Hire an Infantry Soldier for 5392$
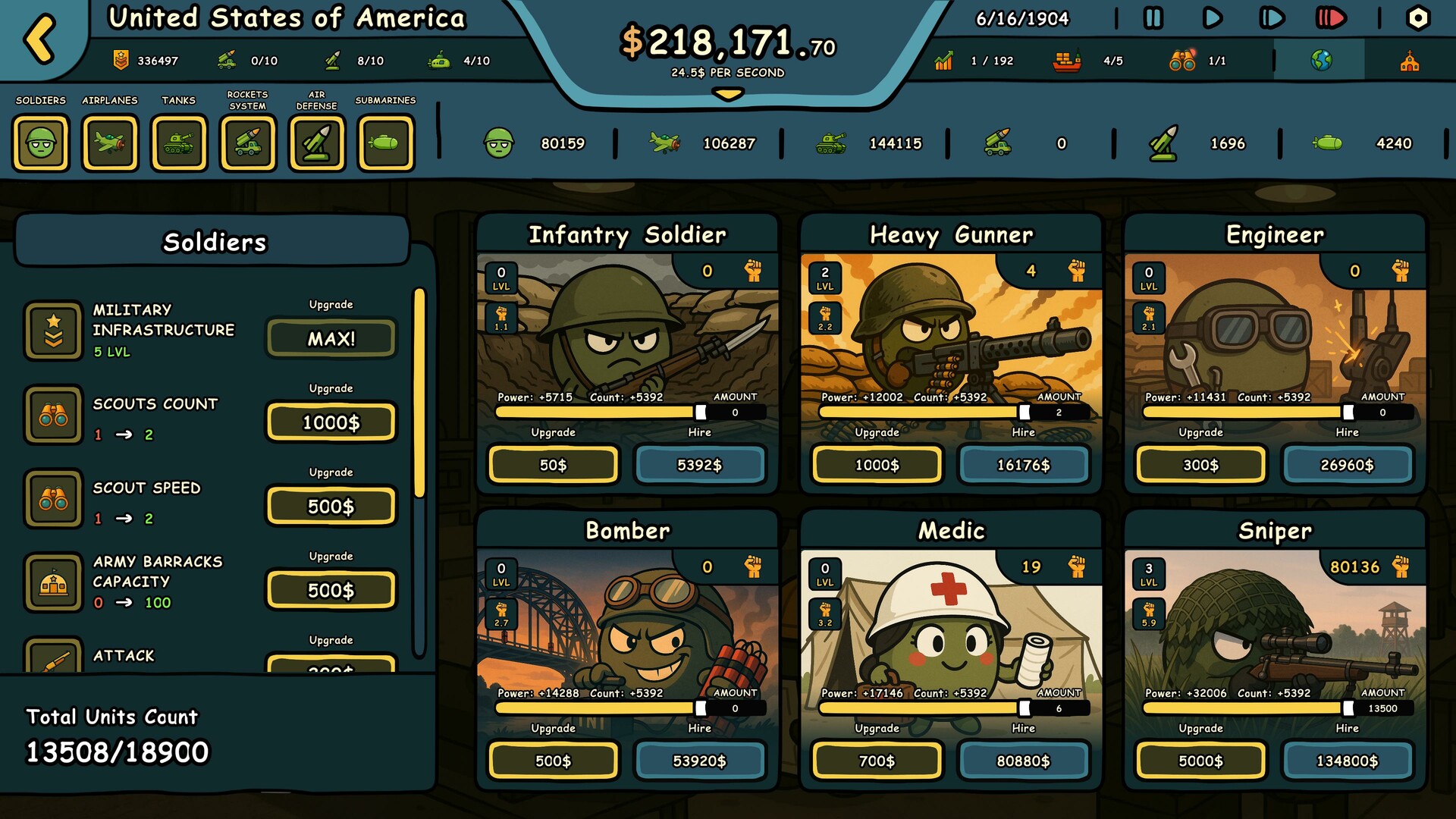The height and width of the screenshot is (819, 1456). [700, 465]
